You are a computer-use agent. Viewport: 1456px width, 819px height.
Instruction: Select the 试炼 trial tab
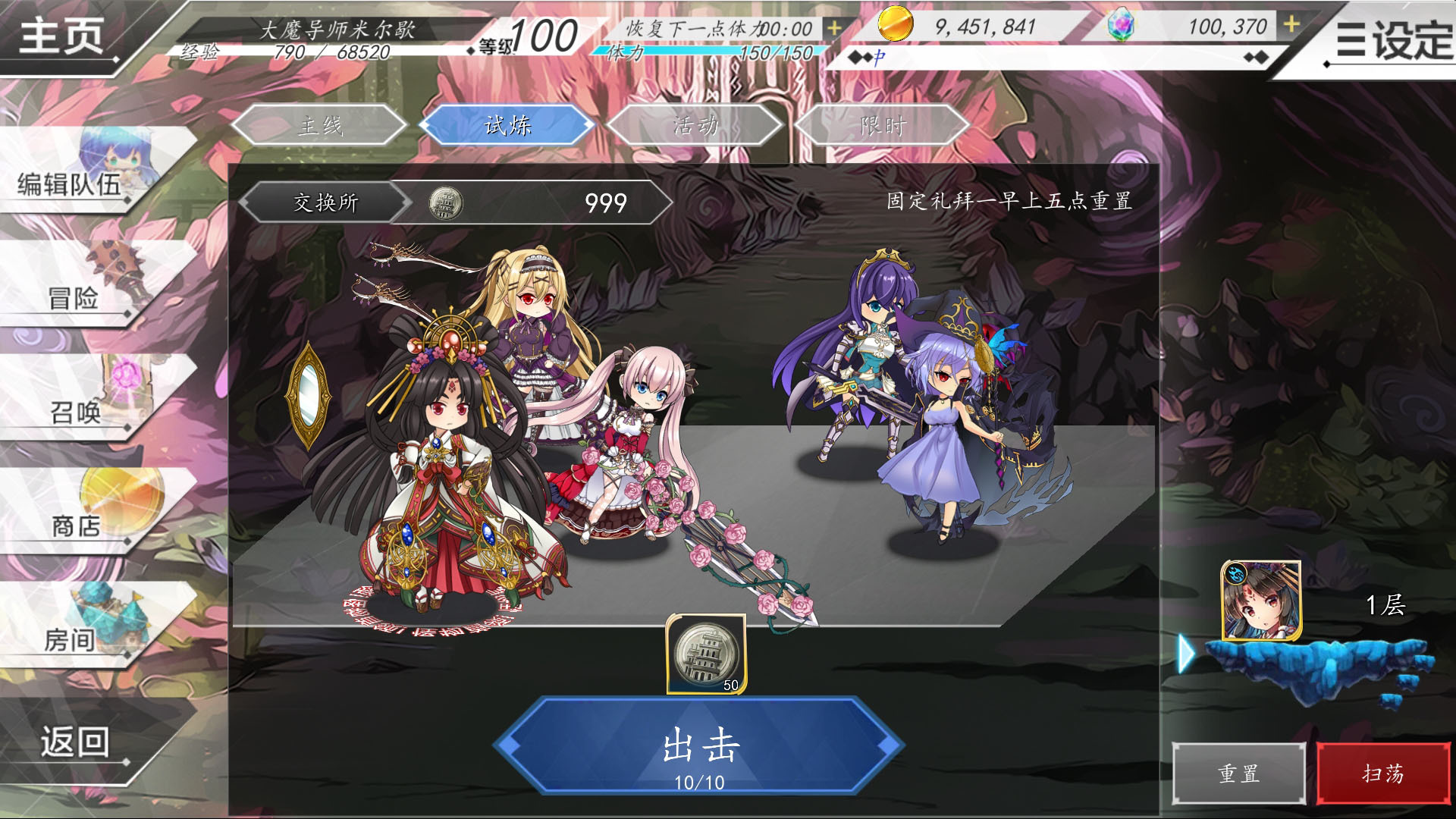click(507, 125)
